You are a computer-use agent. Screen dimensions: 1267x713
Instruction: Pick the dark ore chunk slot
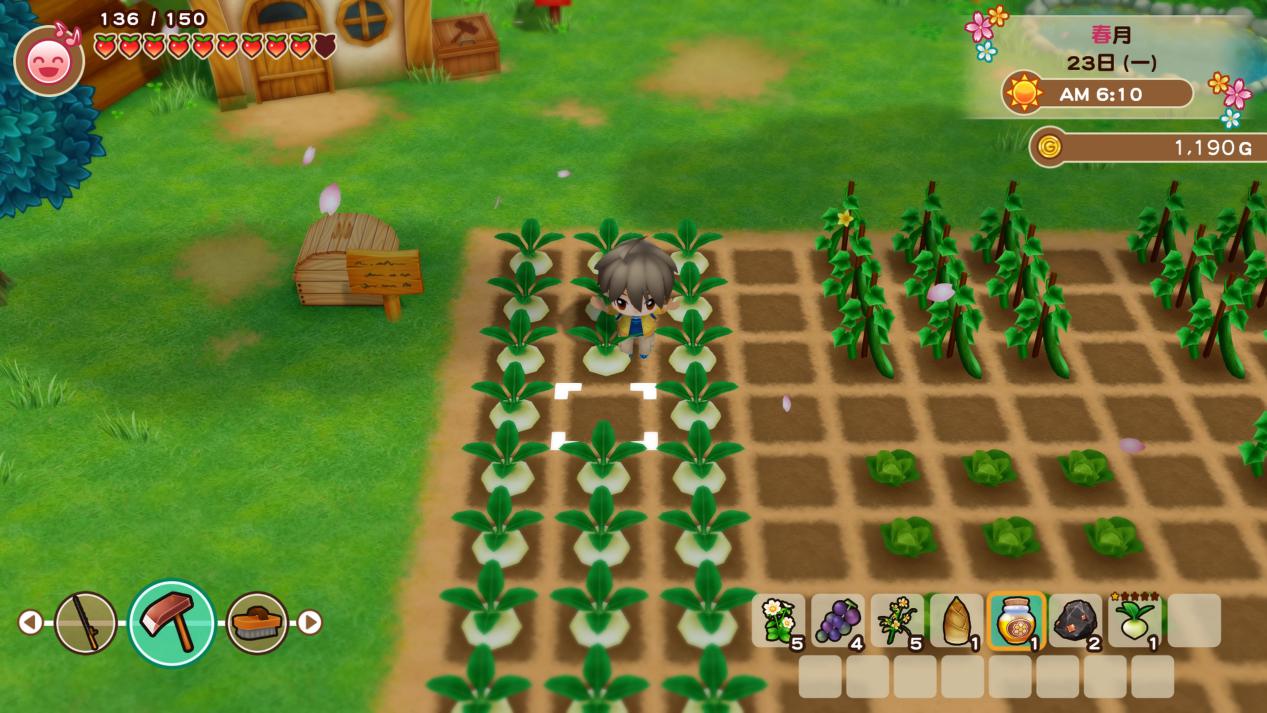pyautogui.click(x=1075, y=621)
